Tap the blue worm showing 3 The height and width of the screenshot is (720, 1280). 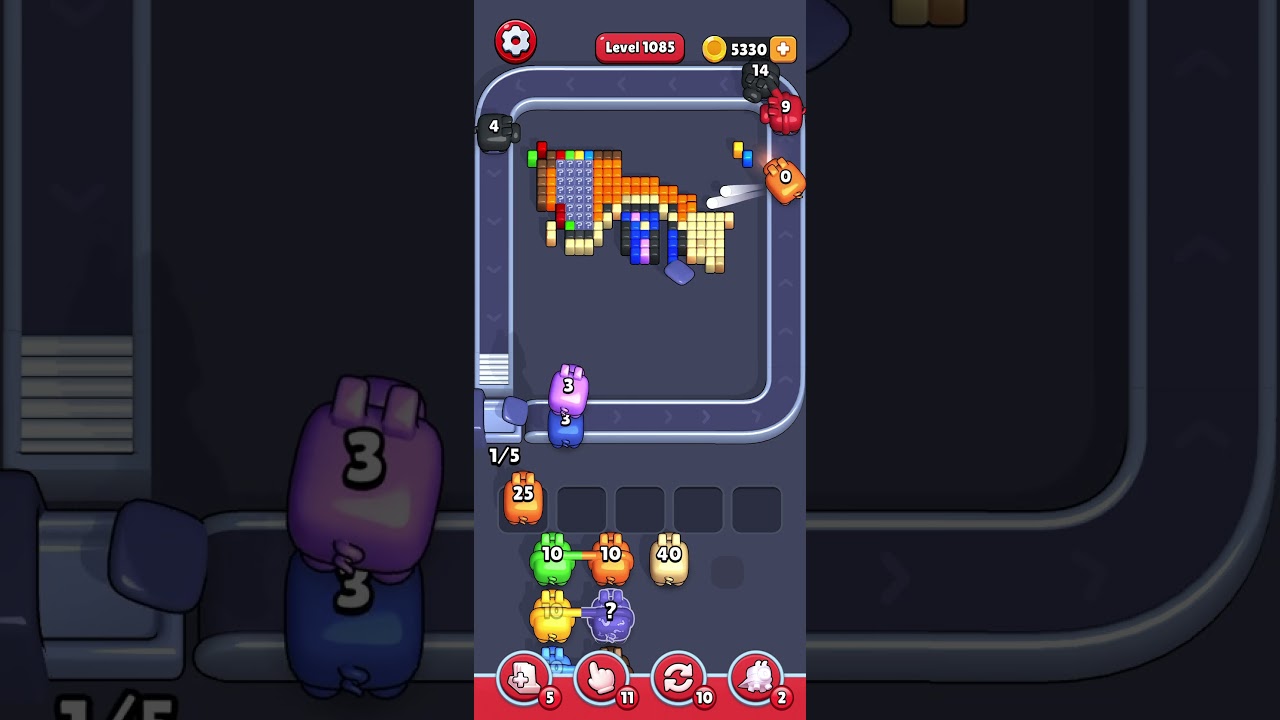coord(566,428)
